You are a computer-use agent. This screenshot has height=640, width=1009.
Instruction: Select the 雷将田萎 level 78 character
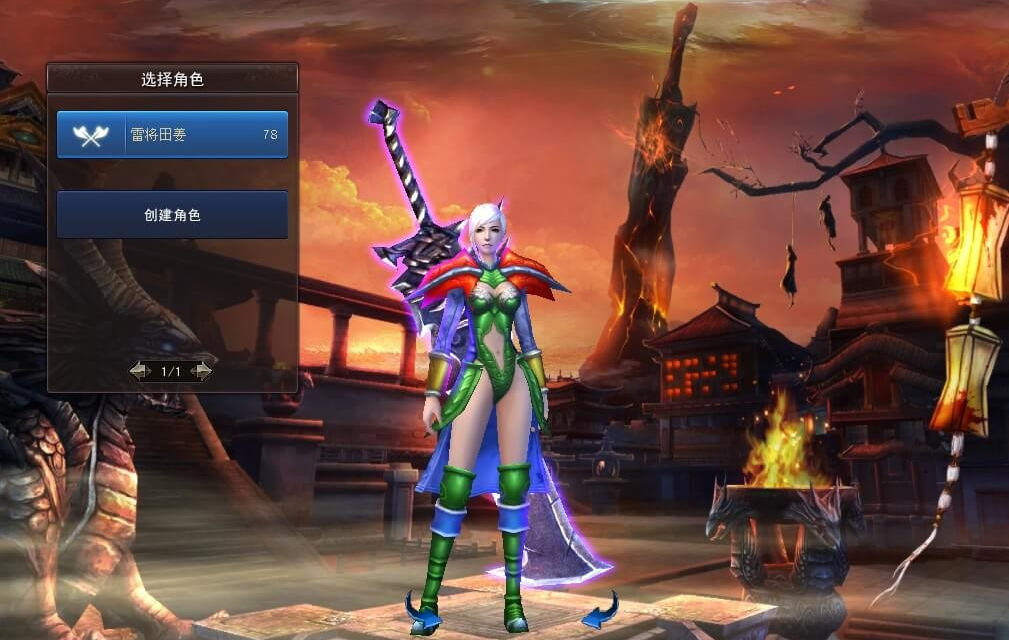click(172, 135)
